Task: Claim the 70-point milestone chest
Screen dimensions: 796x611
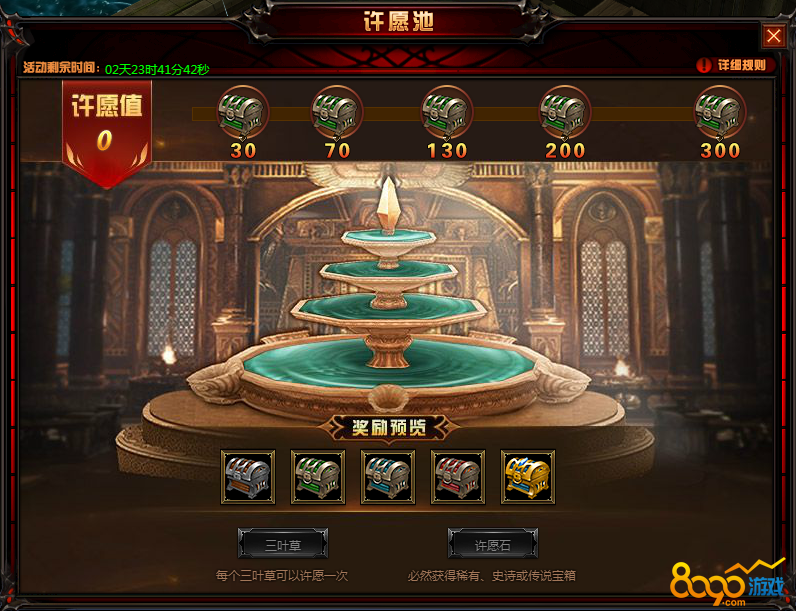Action: click(337, 112)
